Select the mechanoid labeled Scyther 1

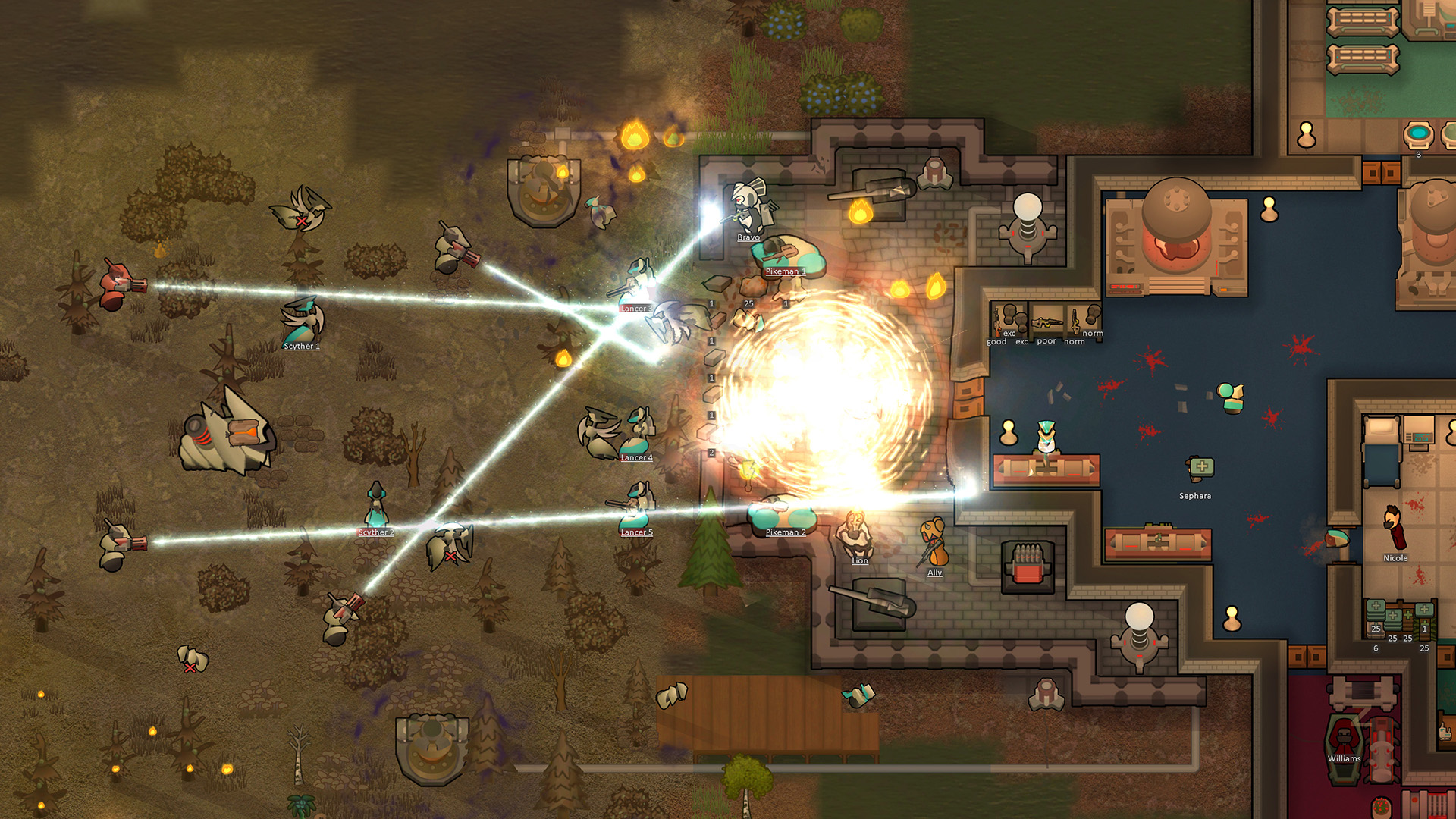click(x=303, y=322)
